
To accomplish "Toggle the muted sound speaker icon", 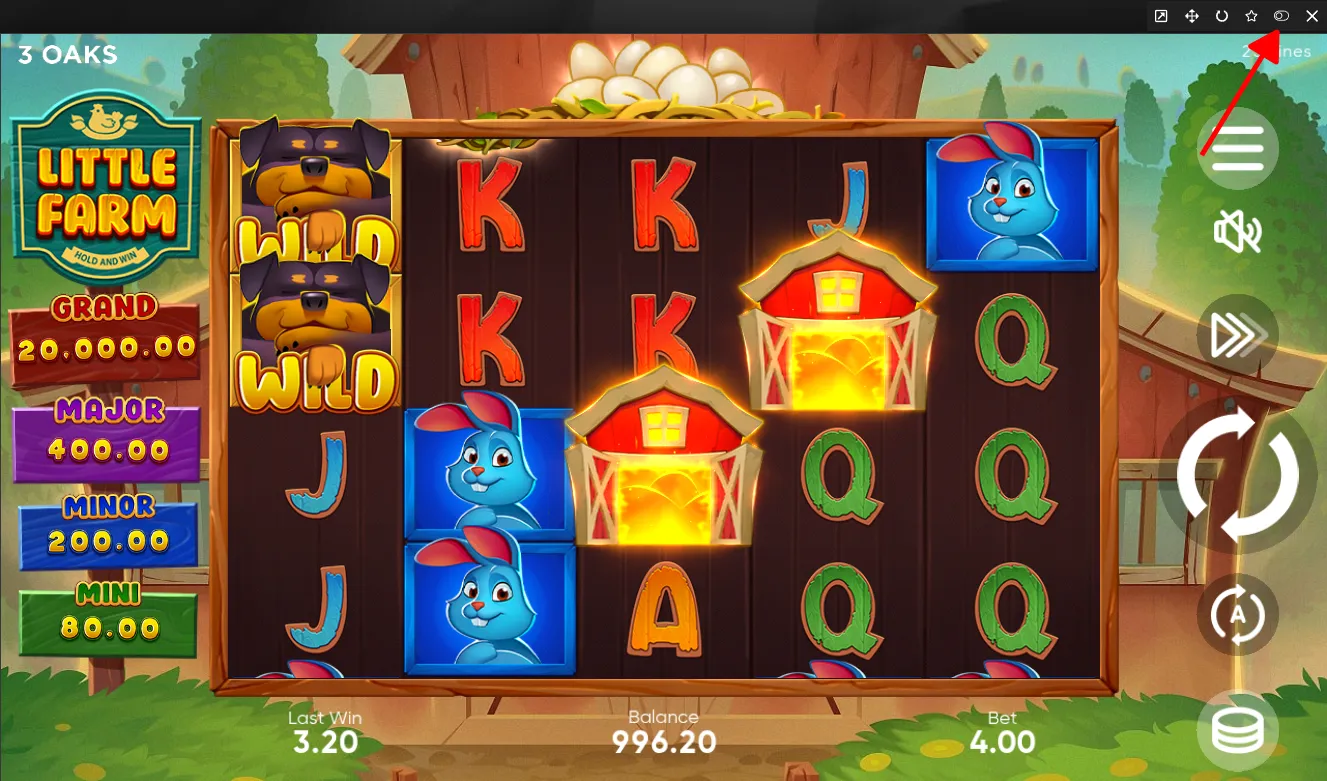I will 1237,233.
